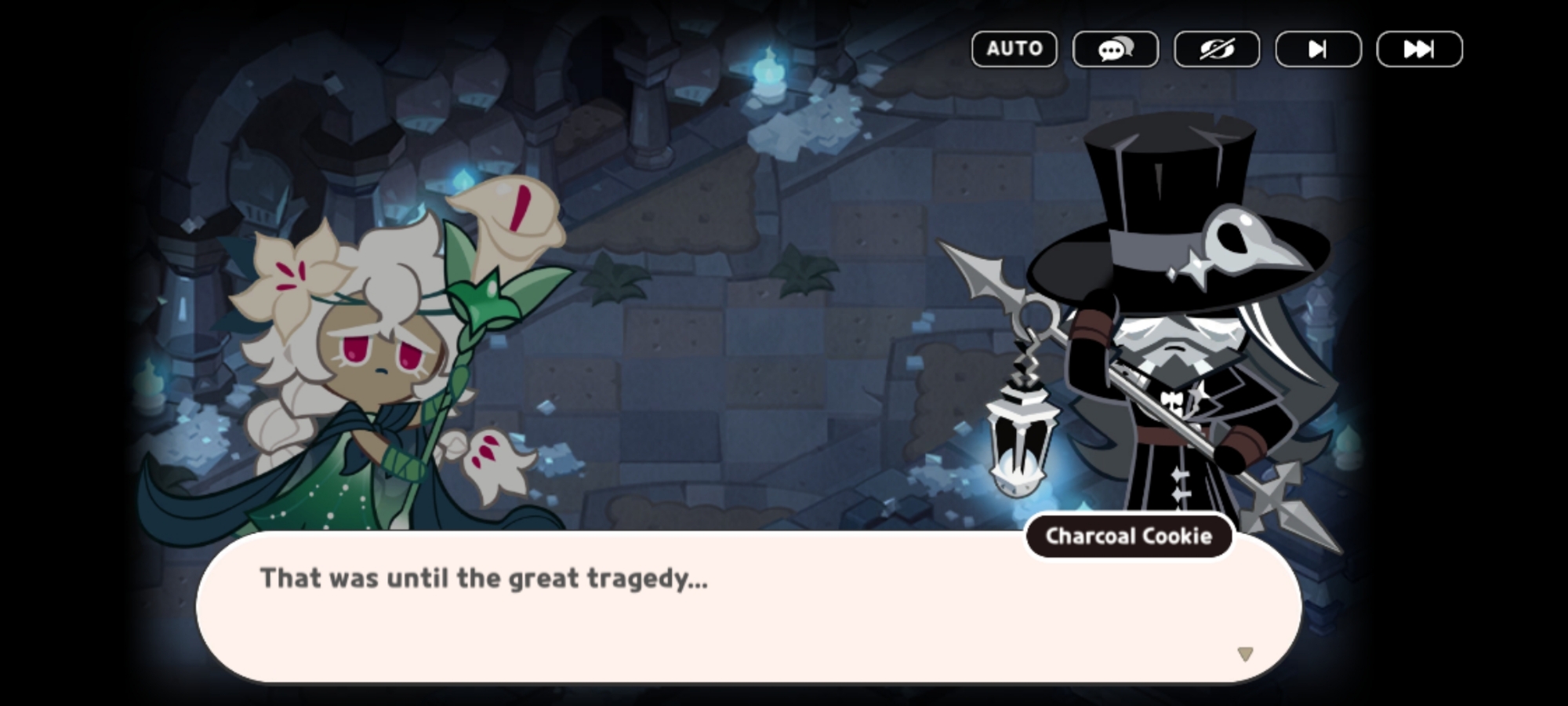Fast-forward the whole story with the double-arrow button
Image resolution: width=1568 pixels, height=706 pixels.
(1419, 49)
